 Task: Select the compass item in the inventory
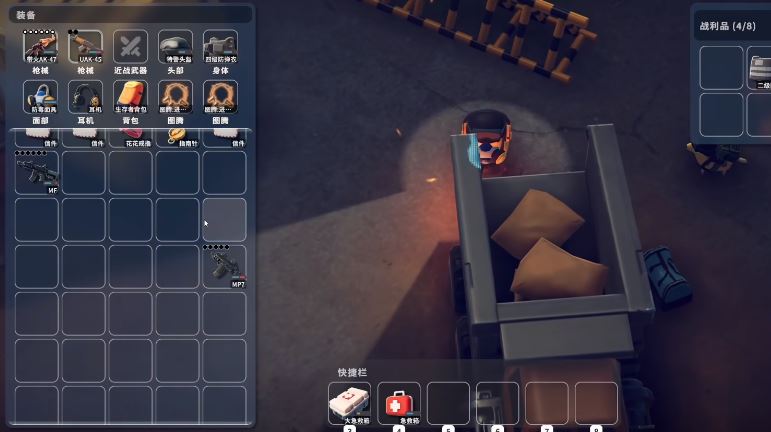tap(177, 135)
